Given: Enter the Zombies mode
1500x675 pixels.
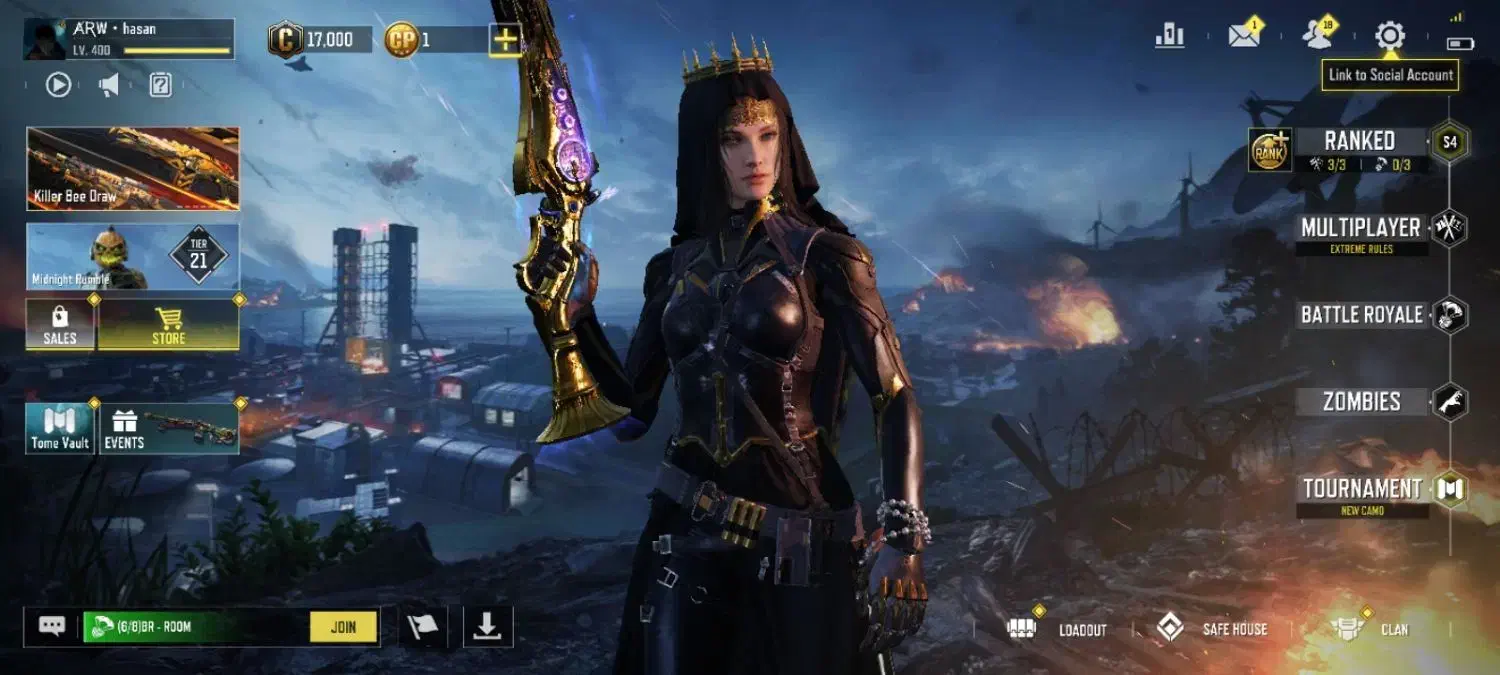Looking at the screenshot, I should 1361,402.
